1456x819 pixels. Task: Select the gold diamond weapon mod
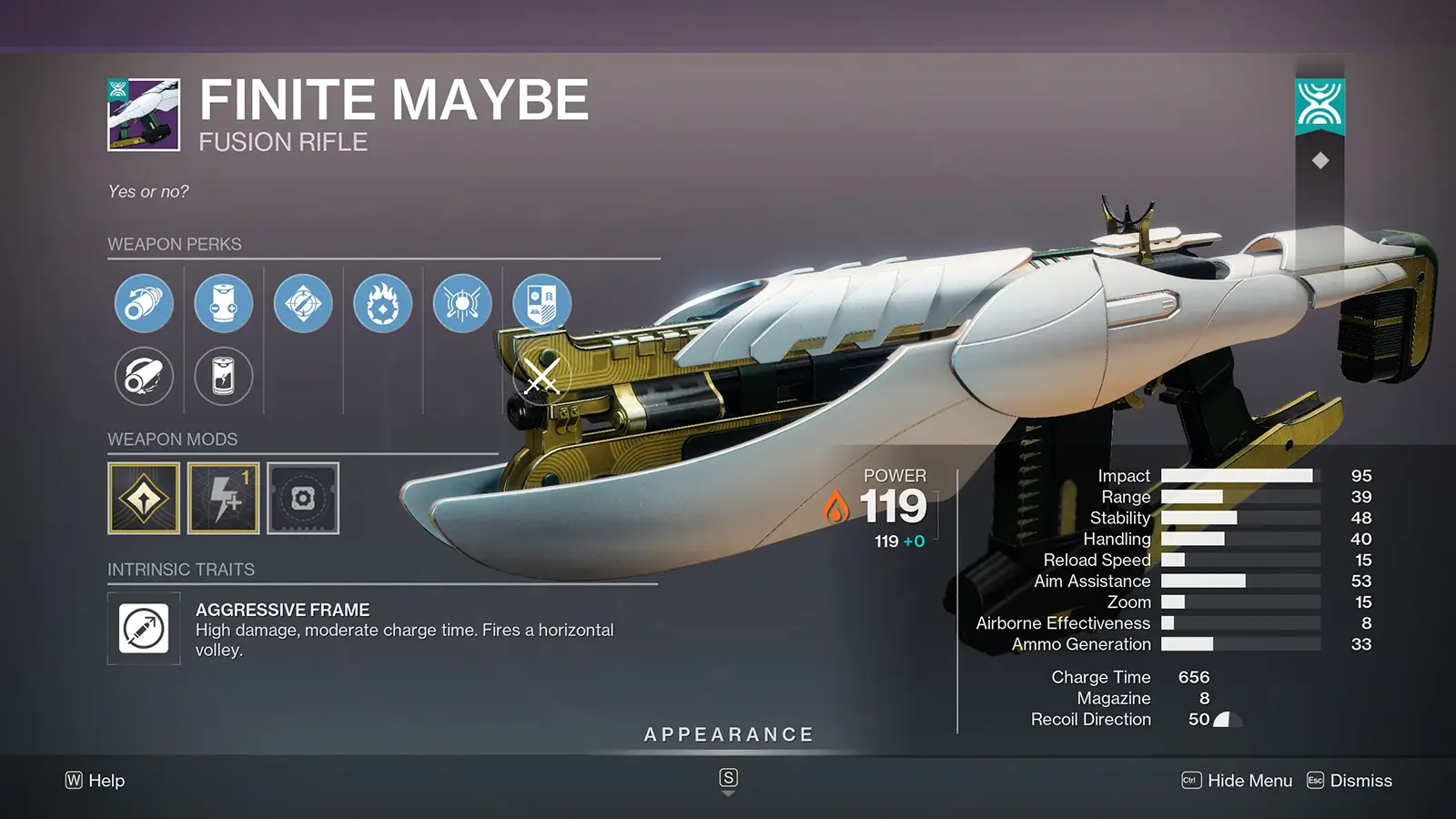pos(143,499)
